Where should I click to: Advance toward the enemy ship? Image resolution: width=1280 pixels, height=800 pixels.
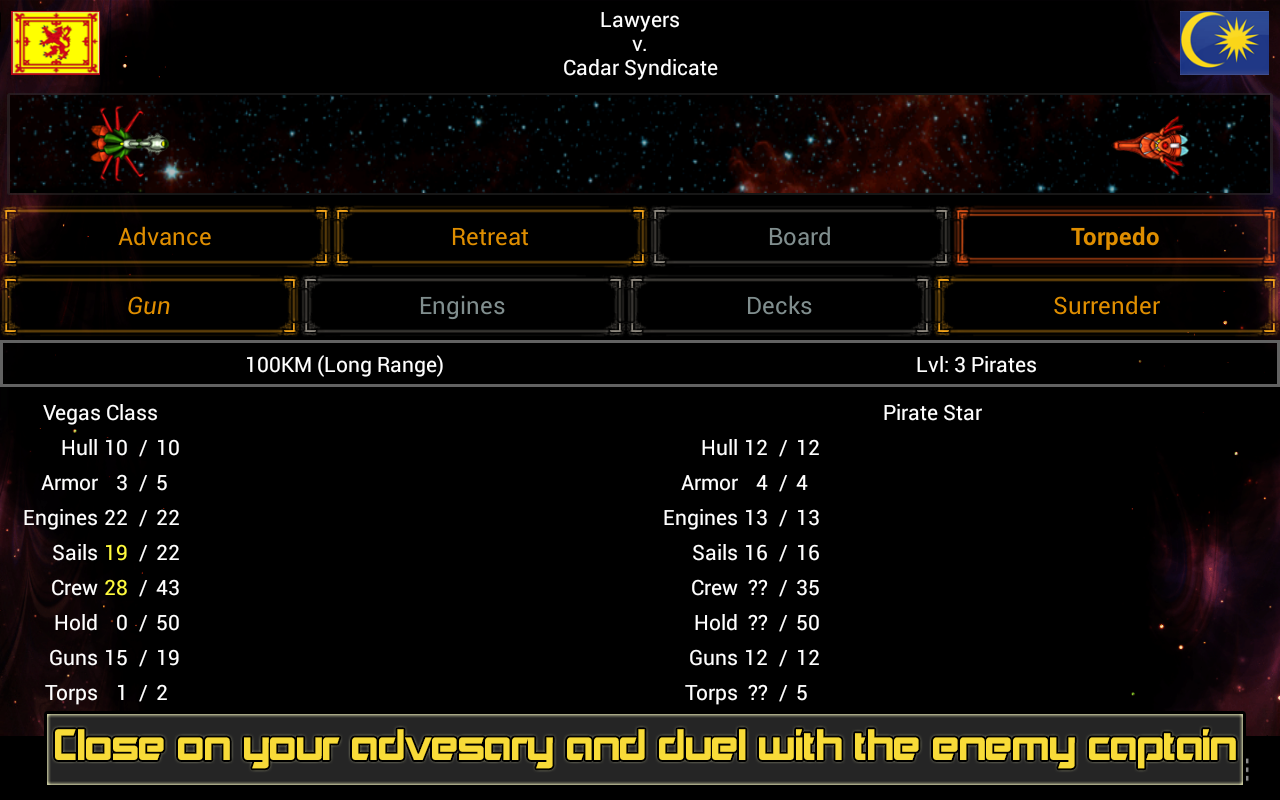164,236
